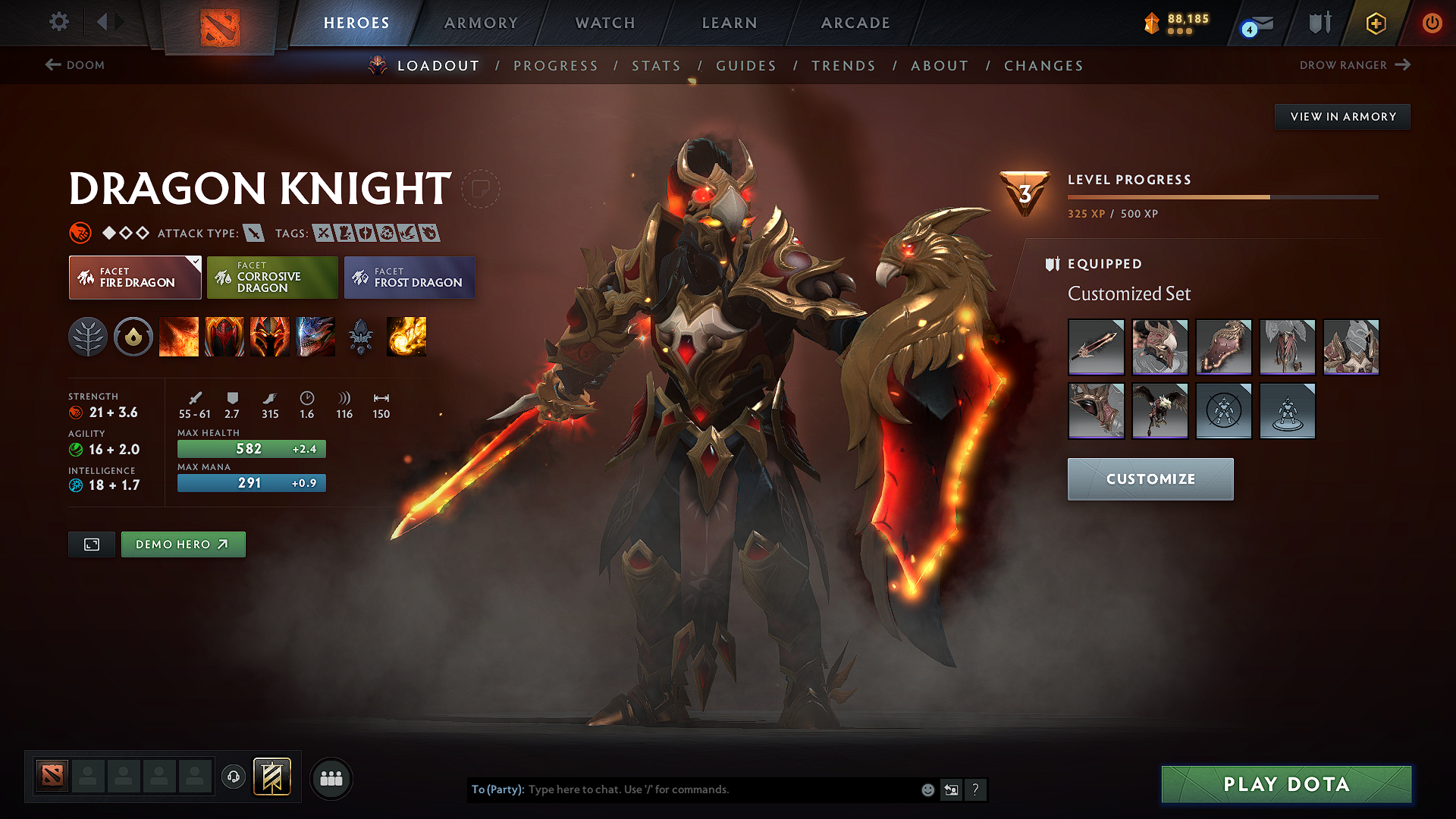
Task: Open the talent tree icon
Action: pos(89,337)
